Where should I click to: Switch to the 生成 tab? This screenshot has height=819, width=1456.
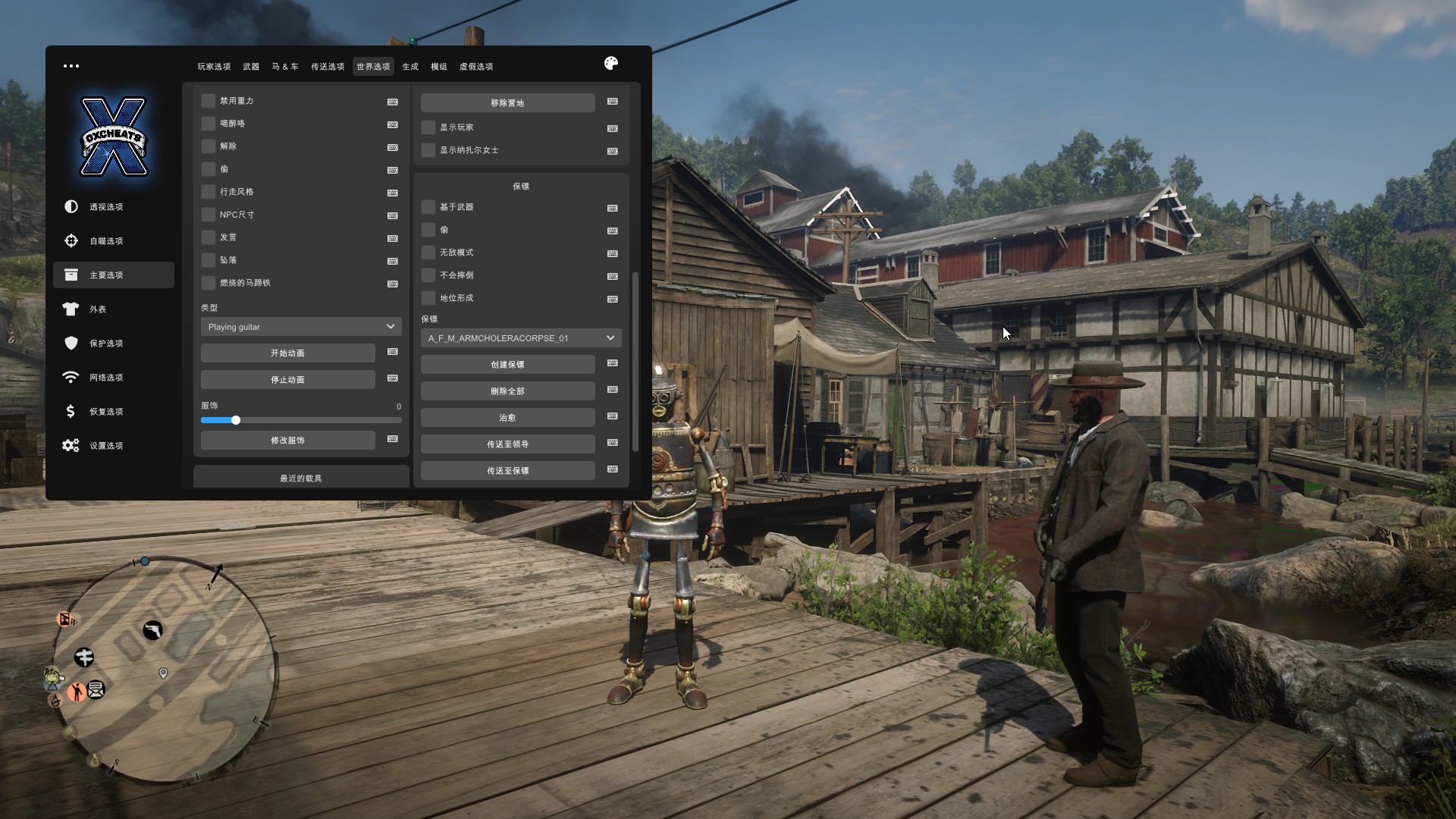click(410, 67)
